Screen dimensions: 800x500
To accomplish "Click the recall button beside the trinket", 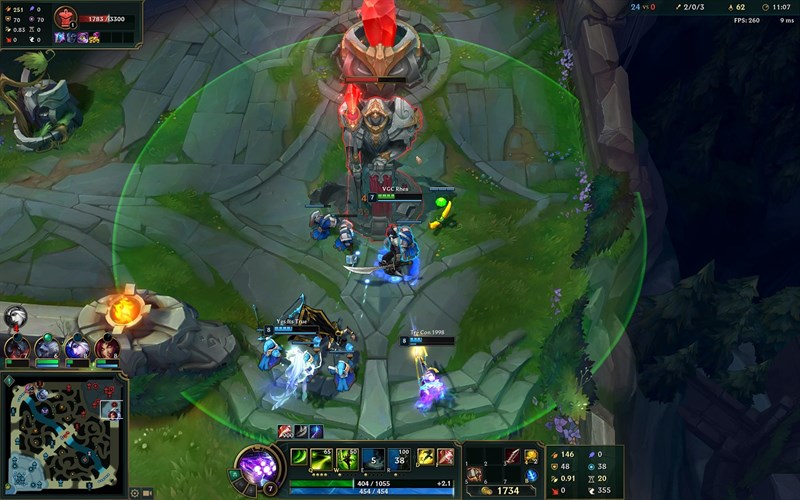I will click(x=531, y=474).
